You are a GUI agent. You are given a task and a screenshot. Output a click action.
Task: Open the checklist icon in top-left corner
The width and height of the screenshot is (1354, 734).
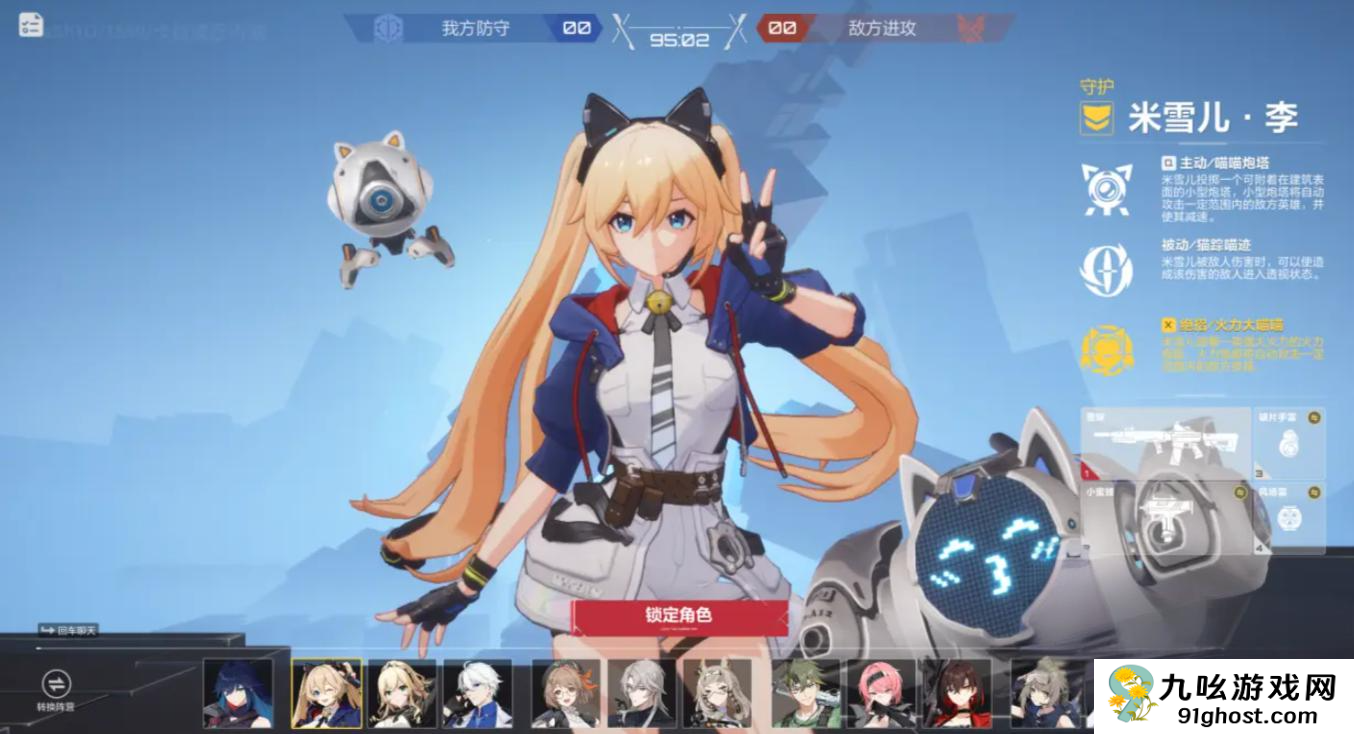pos(31,25)
